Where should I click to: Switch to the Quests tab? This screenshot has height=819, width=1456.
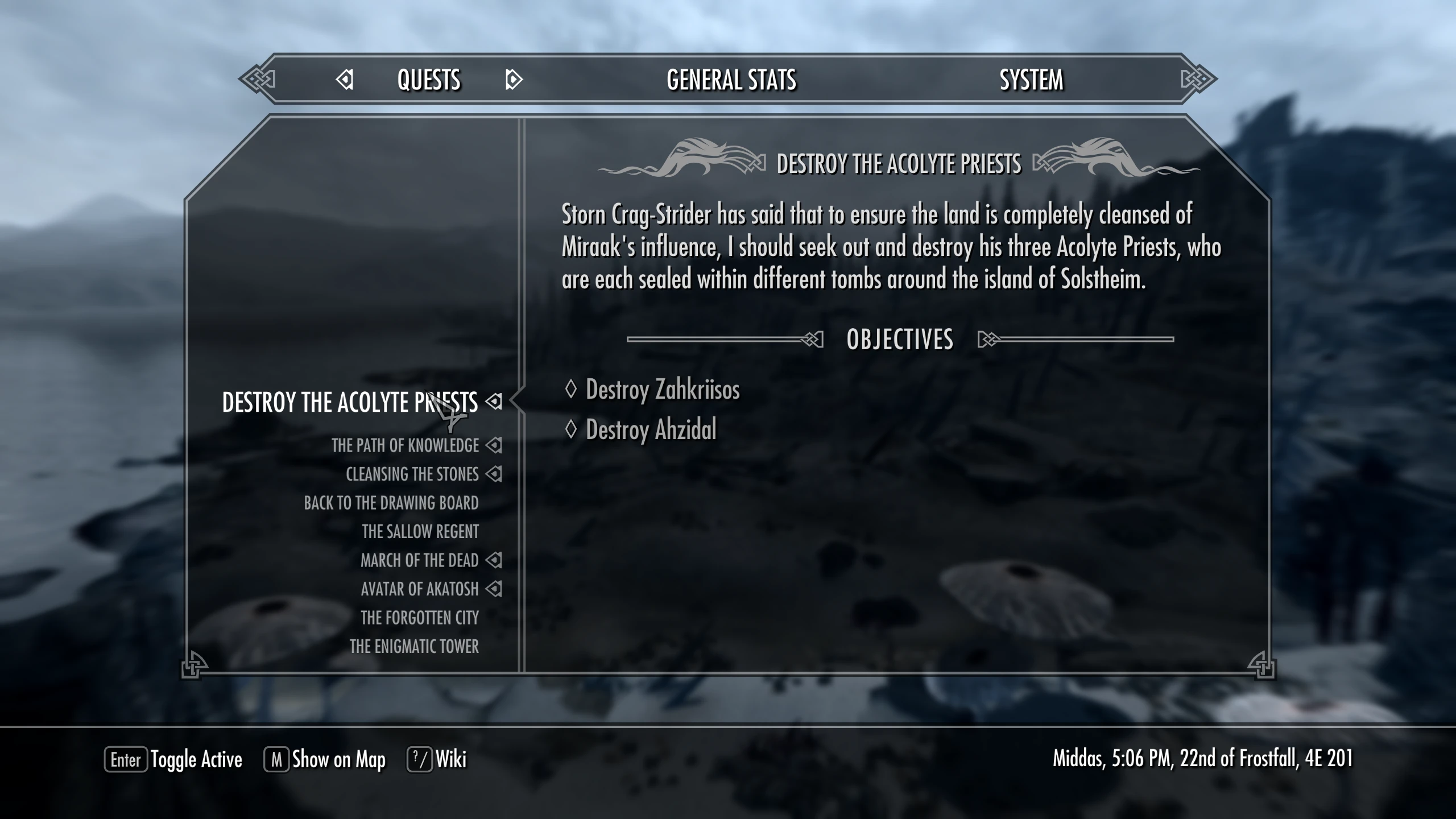[x=428, y=80]
